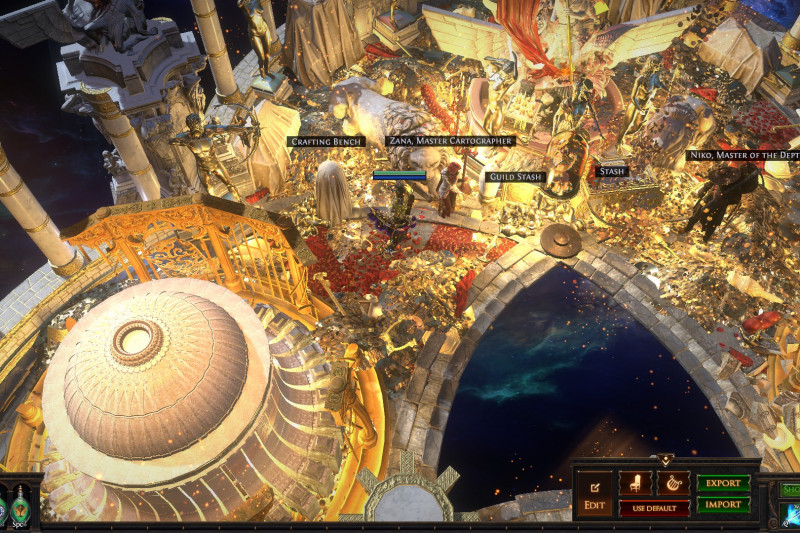
Task: Open the Guild Stash label
Action: [516, 177]
